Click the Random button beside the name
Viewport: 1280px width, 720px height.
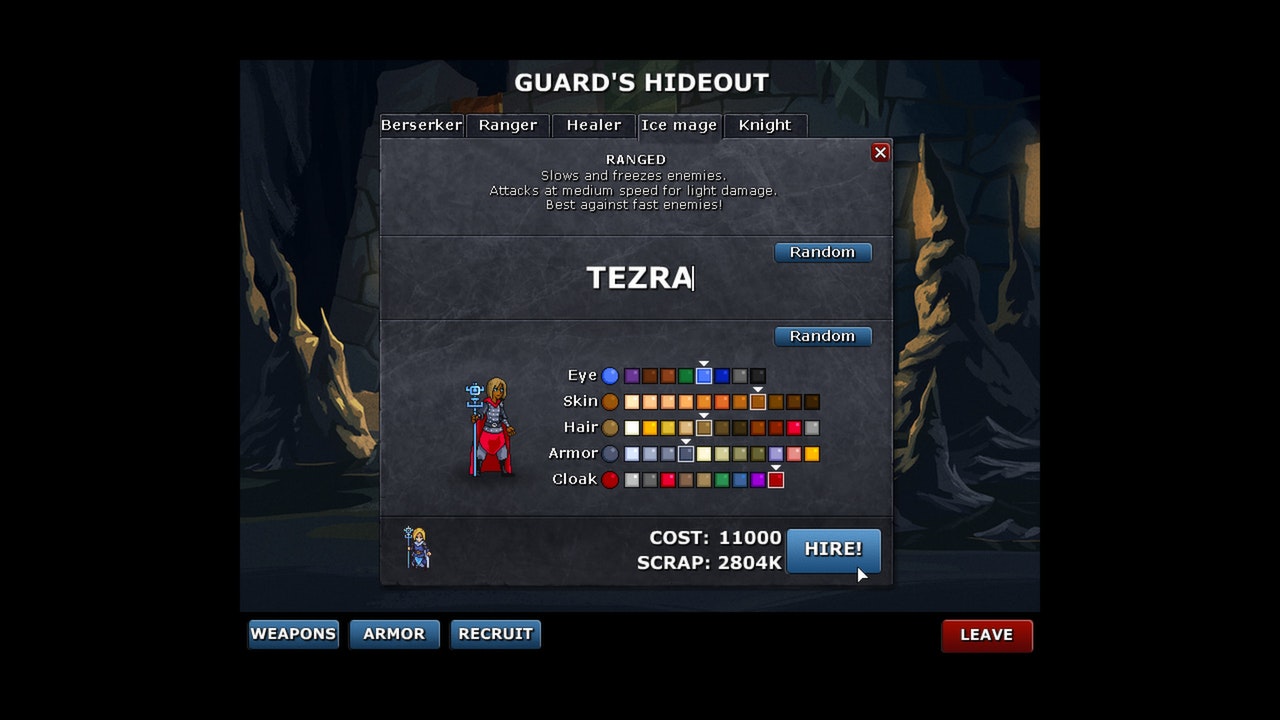coord(823,252)
